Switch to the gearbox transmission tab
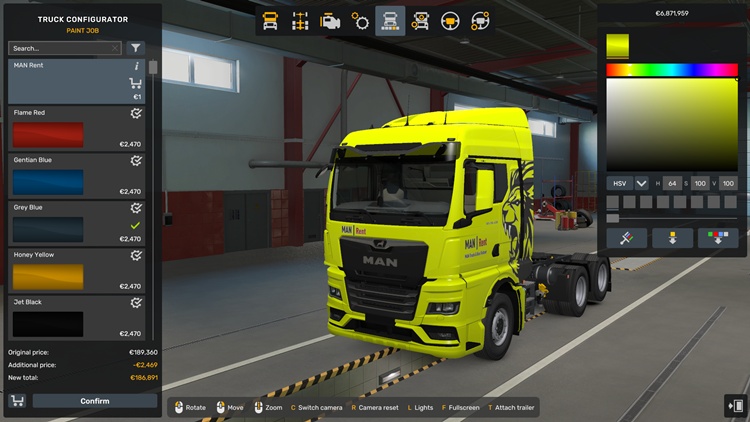The image size is (750, 422). point(360,20)
